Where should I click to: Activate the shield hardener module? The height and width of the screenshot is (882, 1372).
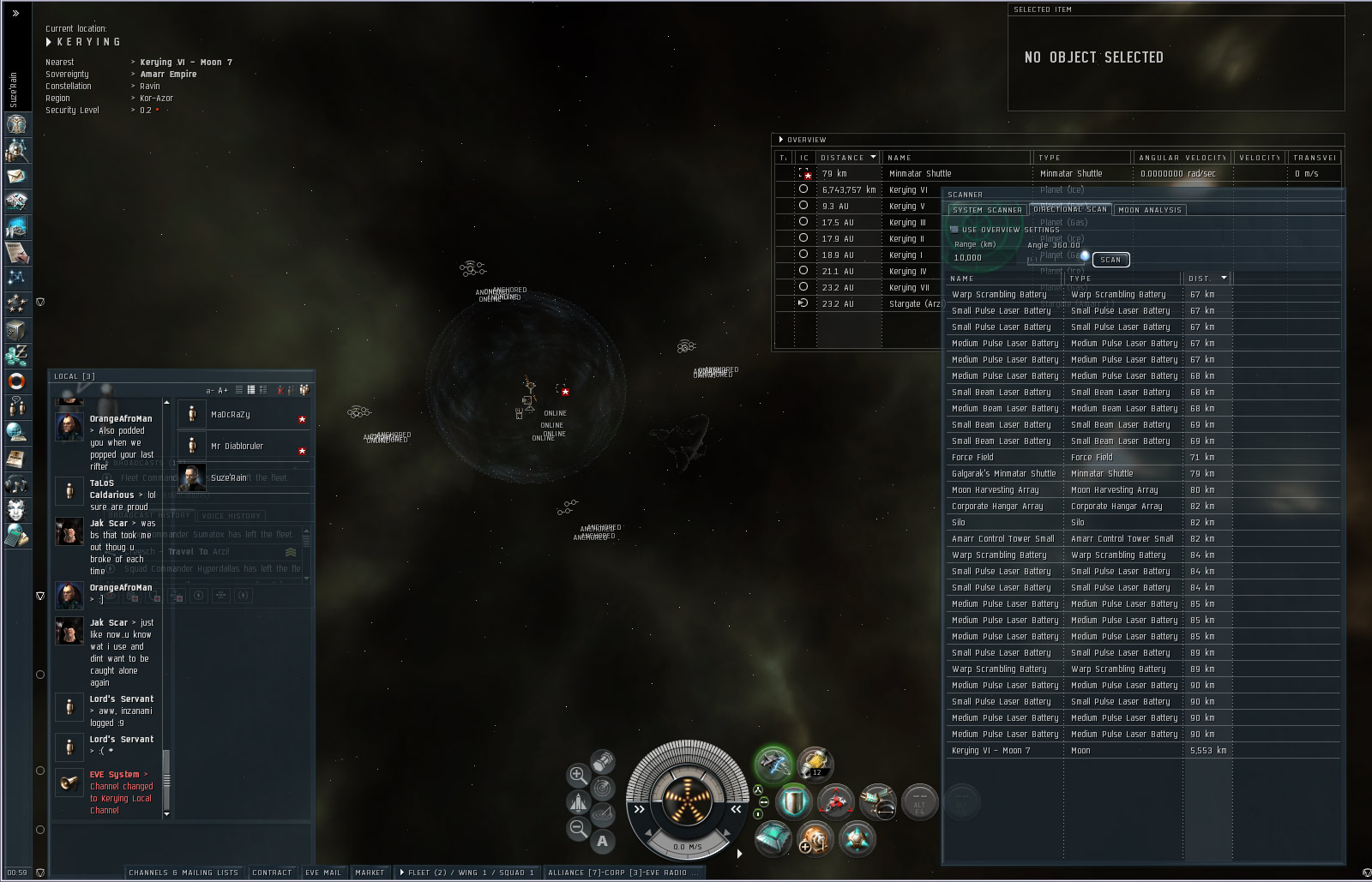point(793,802)
